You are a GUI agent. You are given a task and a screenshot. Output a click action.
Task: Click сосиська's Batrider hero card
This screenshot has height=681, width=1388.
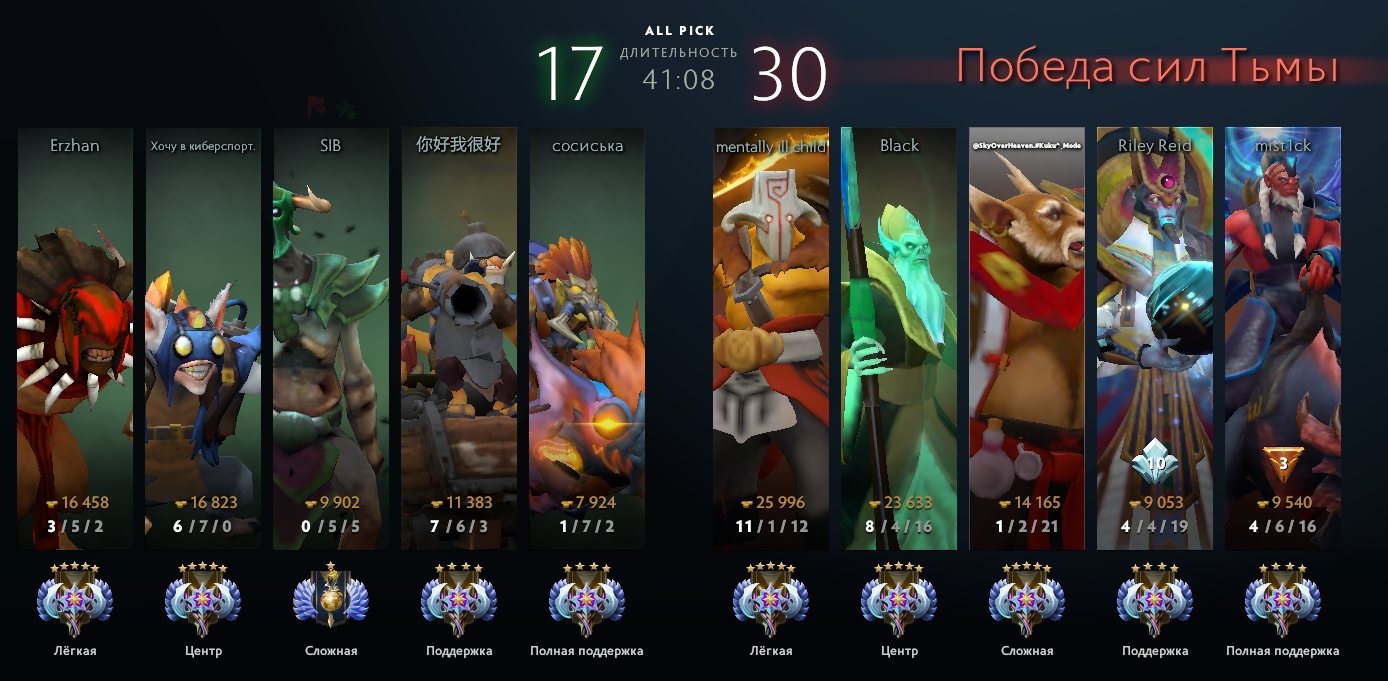(x=587, y=338)
